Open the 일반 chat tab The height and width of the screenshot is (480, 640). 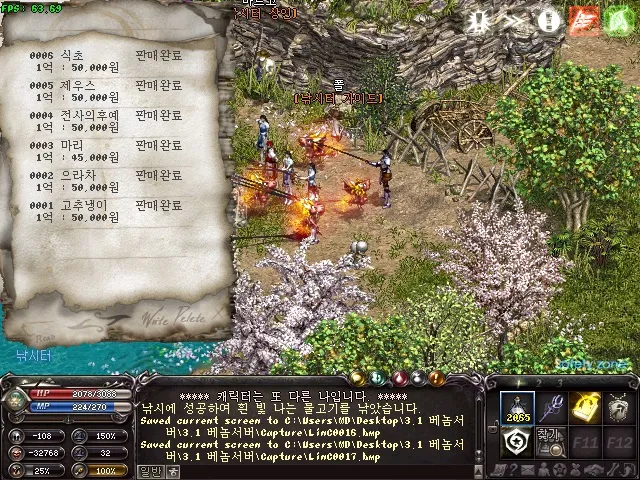click(149, 471)
